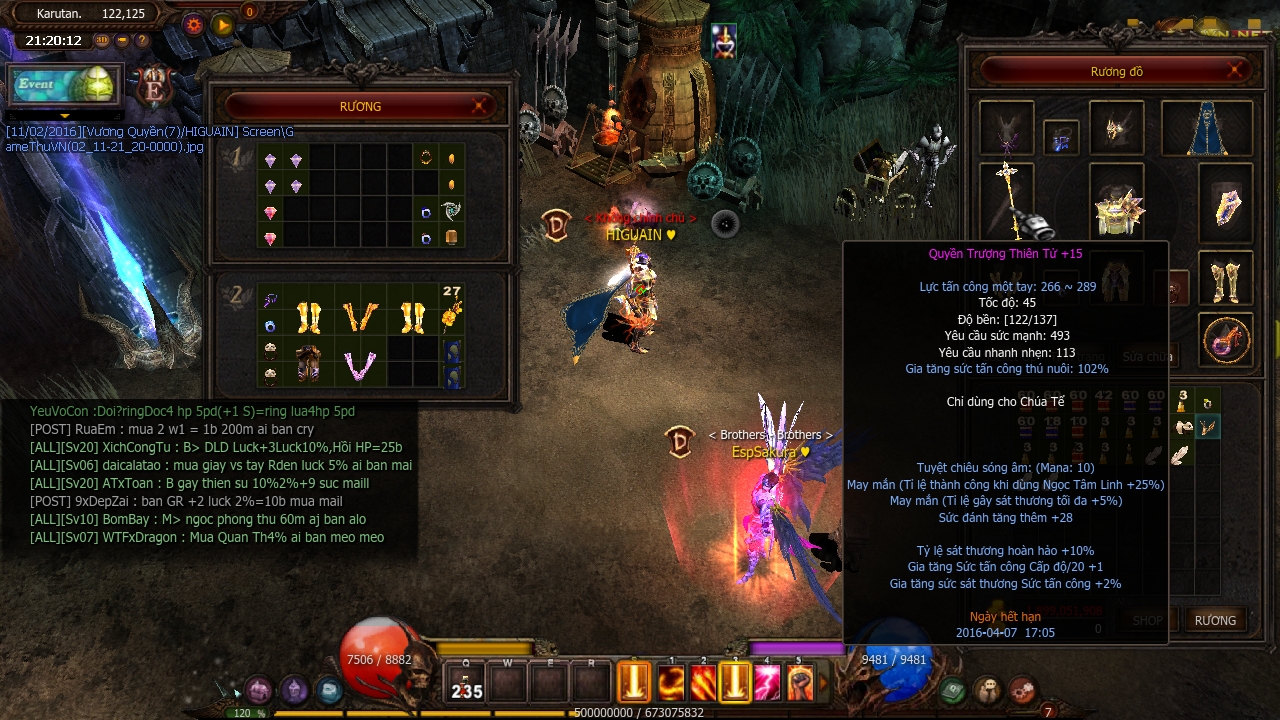This screenshot has height=720, width=1280.
Task: Select the potion in the Q slot
Action: (x=467, y=683)
